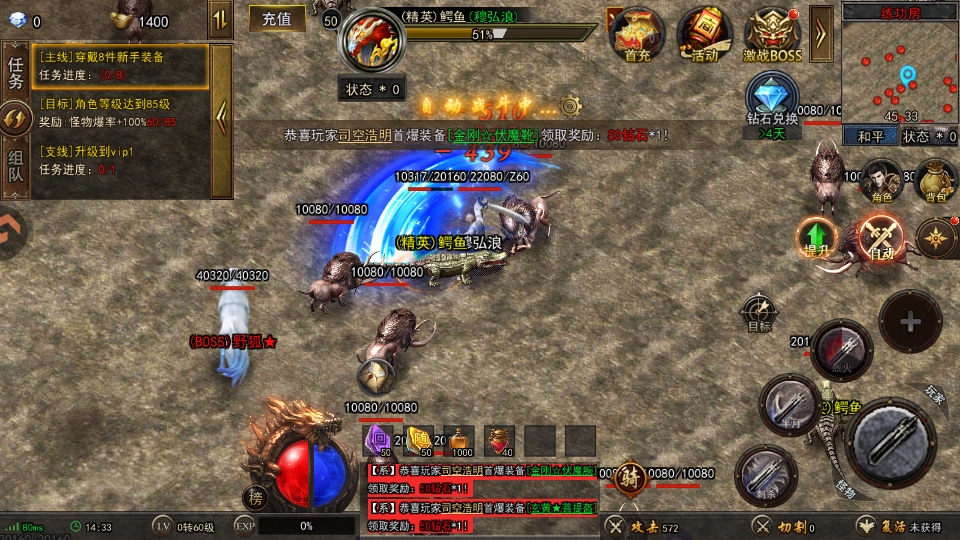Click the 钻石兑换 diamond exchange icon
The image size is (960, 540).
pyautogui.click(x=772, y=100)
